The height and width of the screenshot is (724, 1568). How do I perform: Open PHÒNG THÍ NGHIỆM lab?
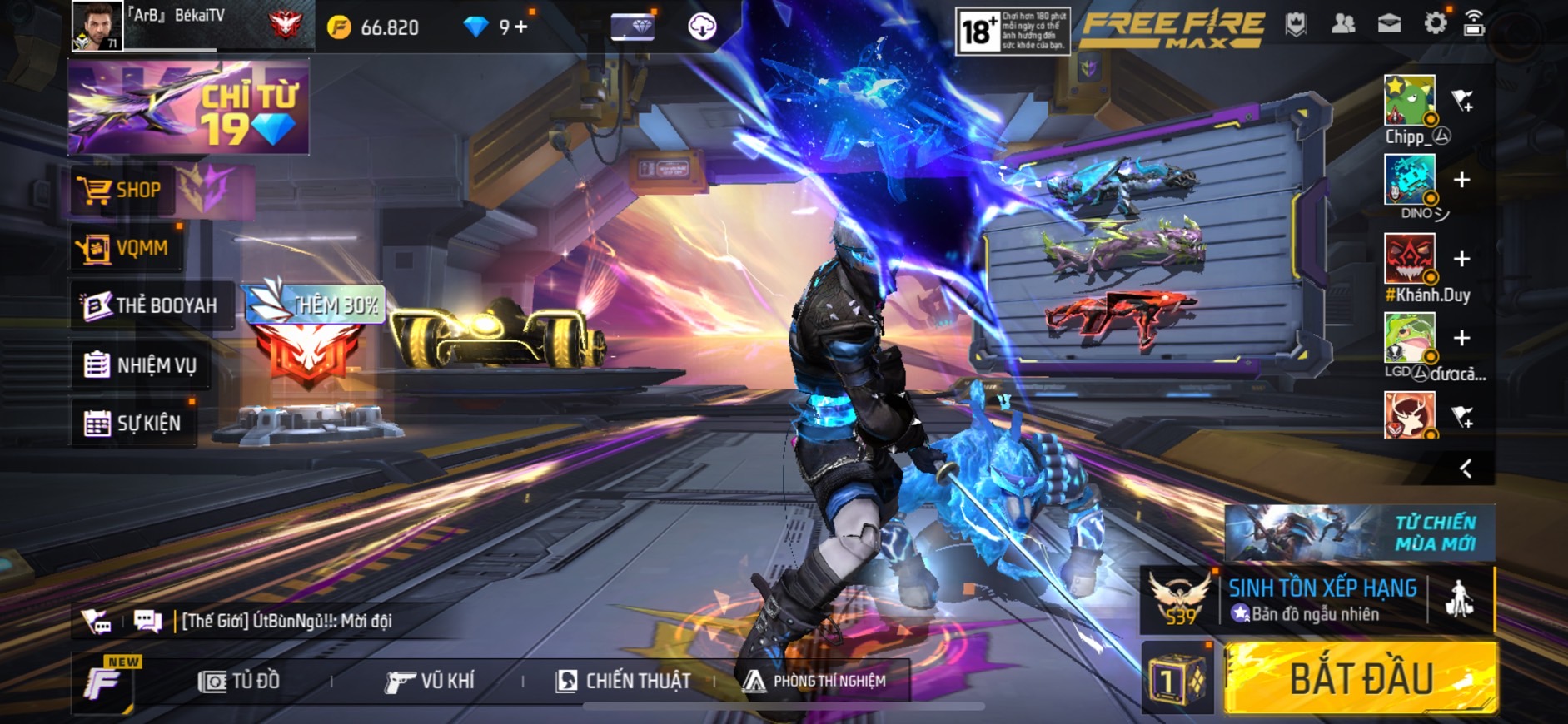tap(815, 682)
